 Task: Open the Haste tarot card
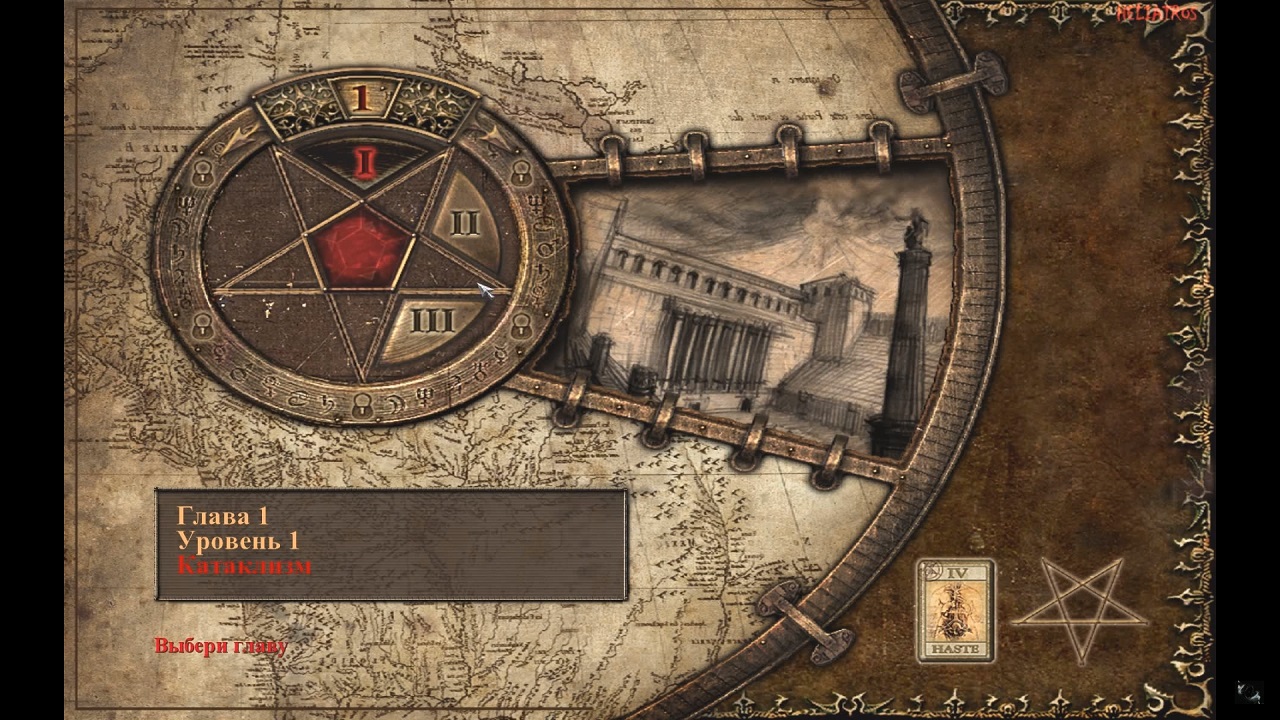coord(956,610)
